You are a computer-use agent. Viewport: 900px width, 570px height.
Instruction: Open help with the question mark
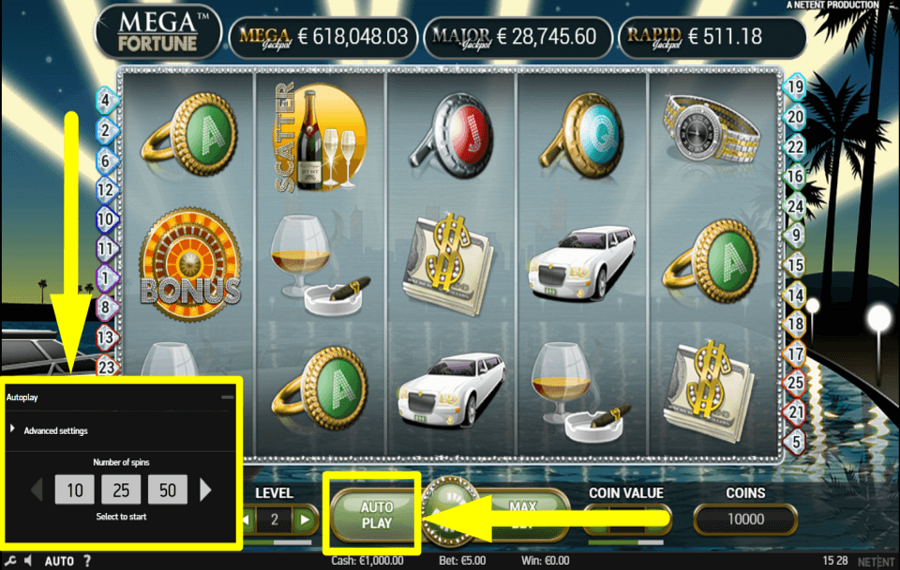[x=87, y=561]
